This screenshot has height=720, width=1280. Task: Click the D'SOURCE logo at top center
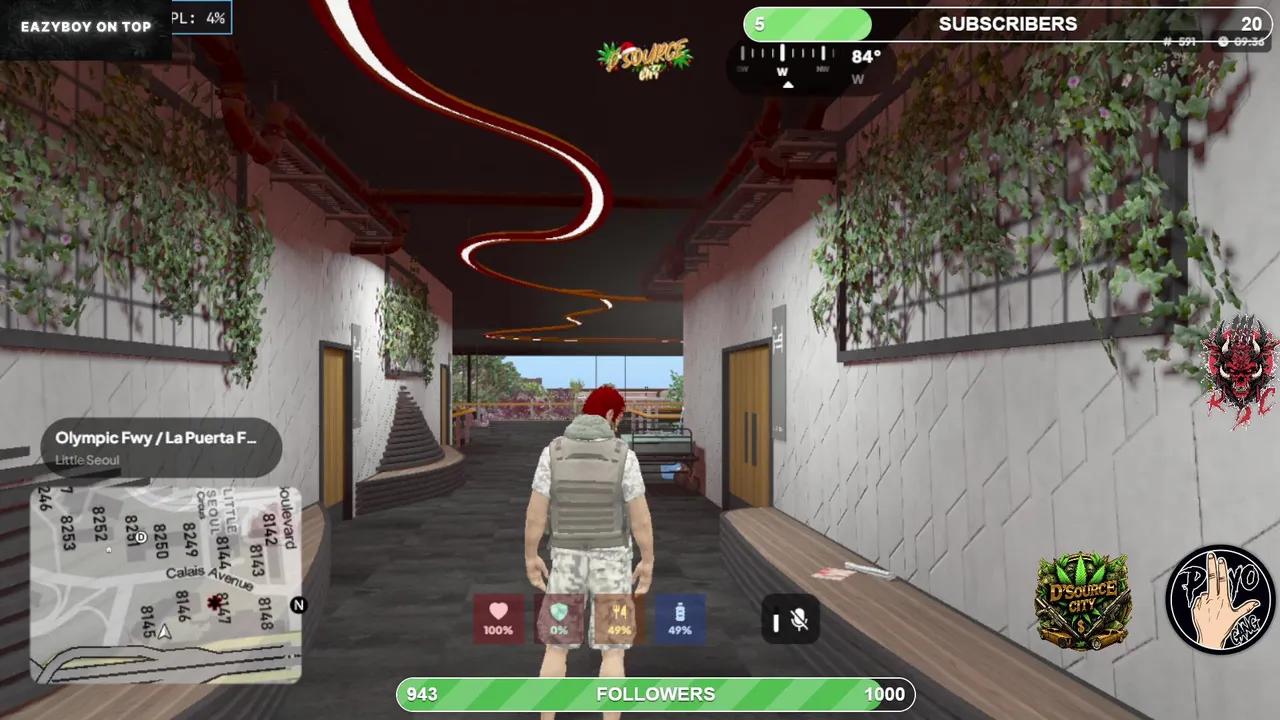point(643,58)
